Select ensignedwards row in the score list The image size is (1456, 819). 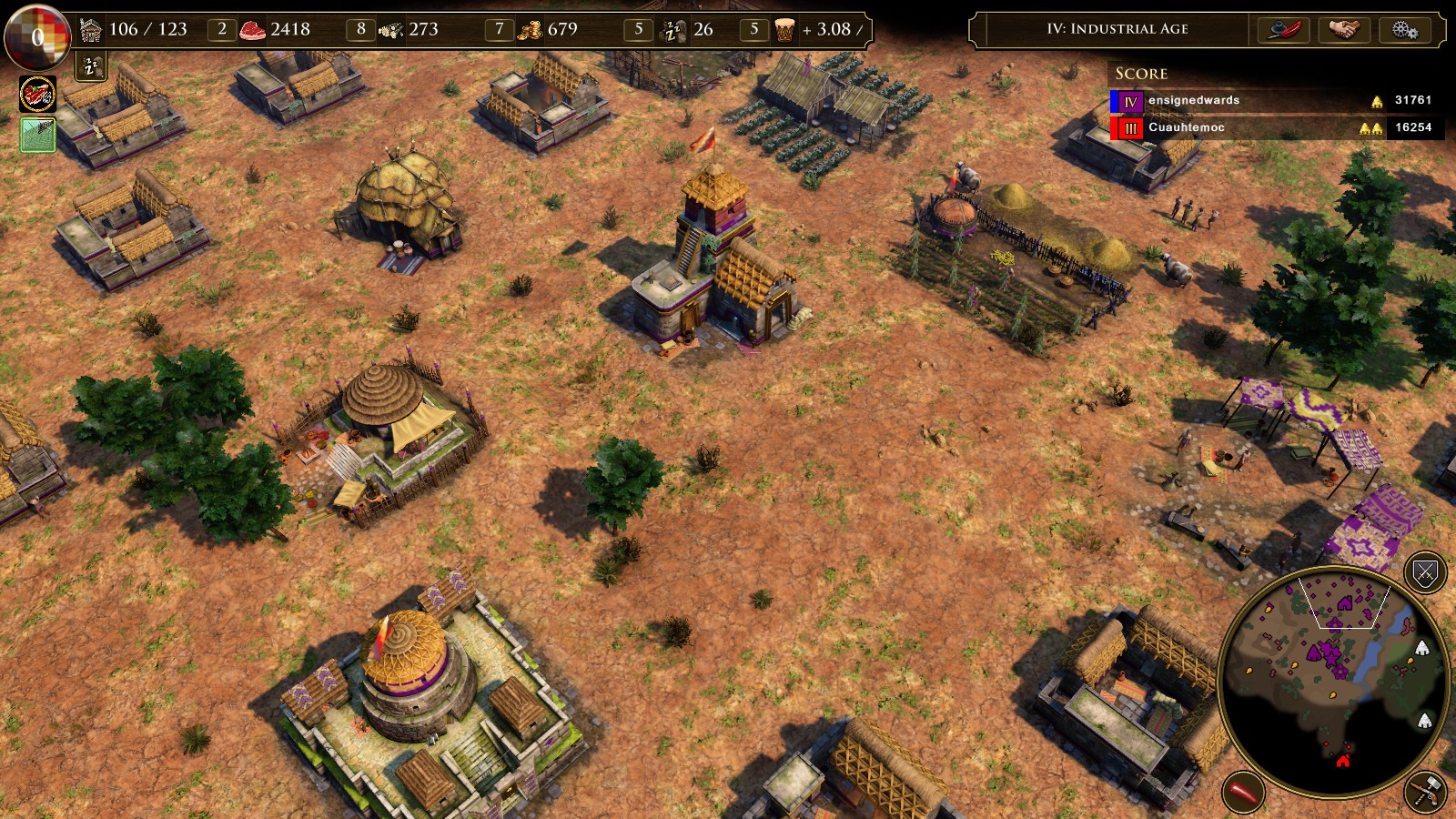1274,100
